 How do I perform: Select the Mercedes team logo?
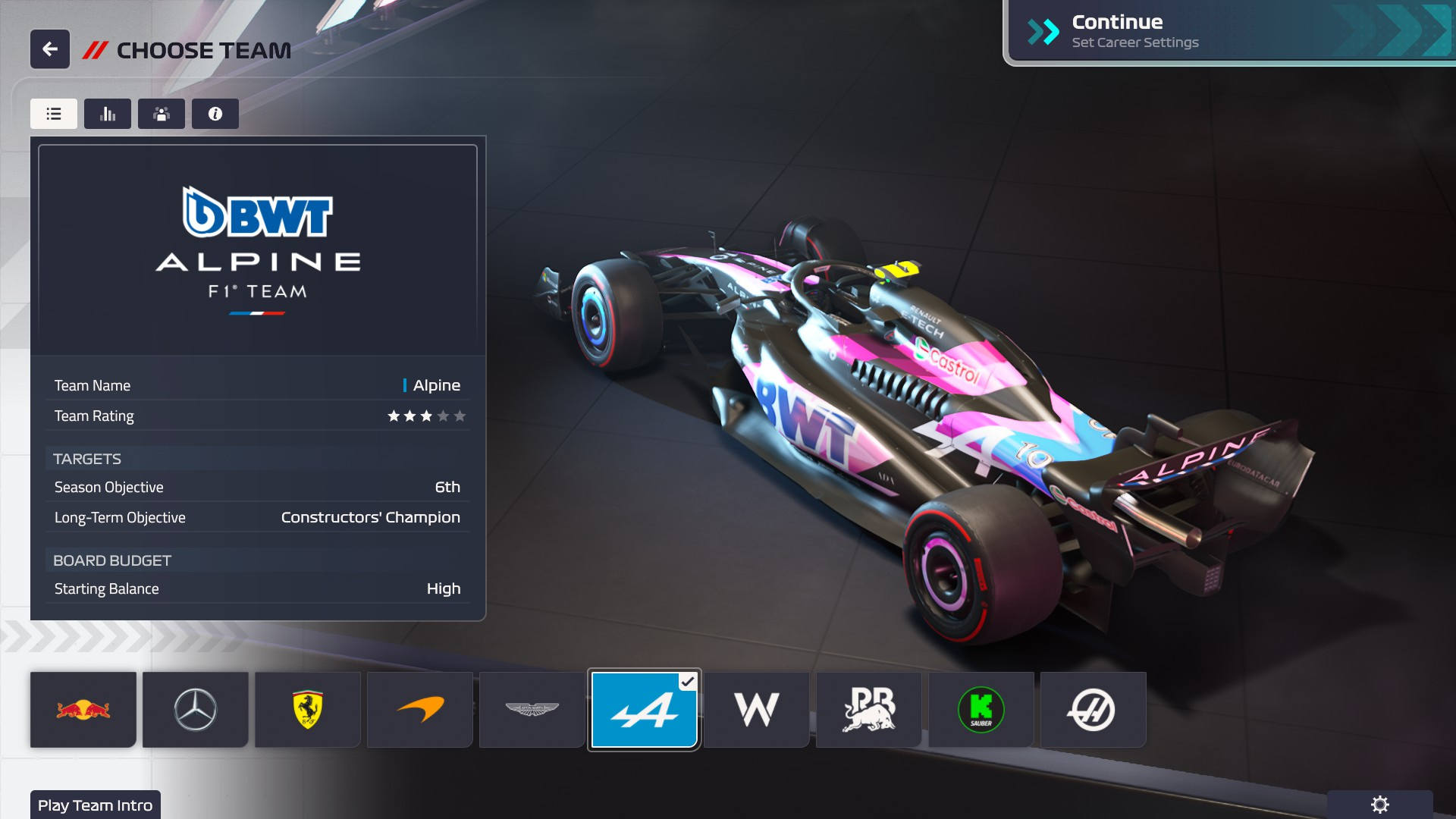coord(195,709)
